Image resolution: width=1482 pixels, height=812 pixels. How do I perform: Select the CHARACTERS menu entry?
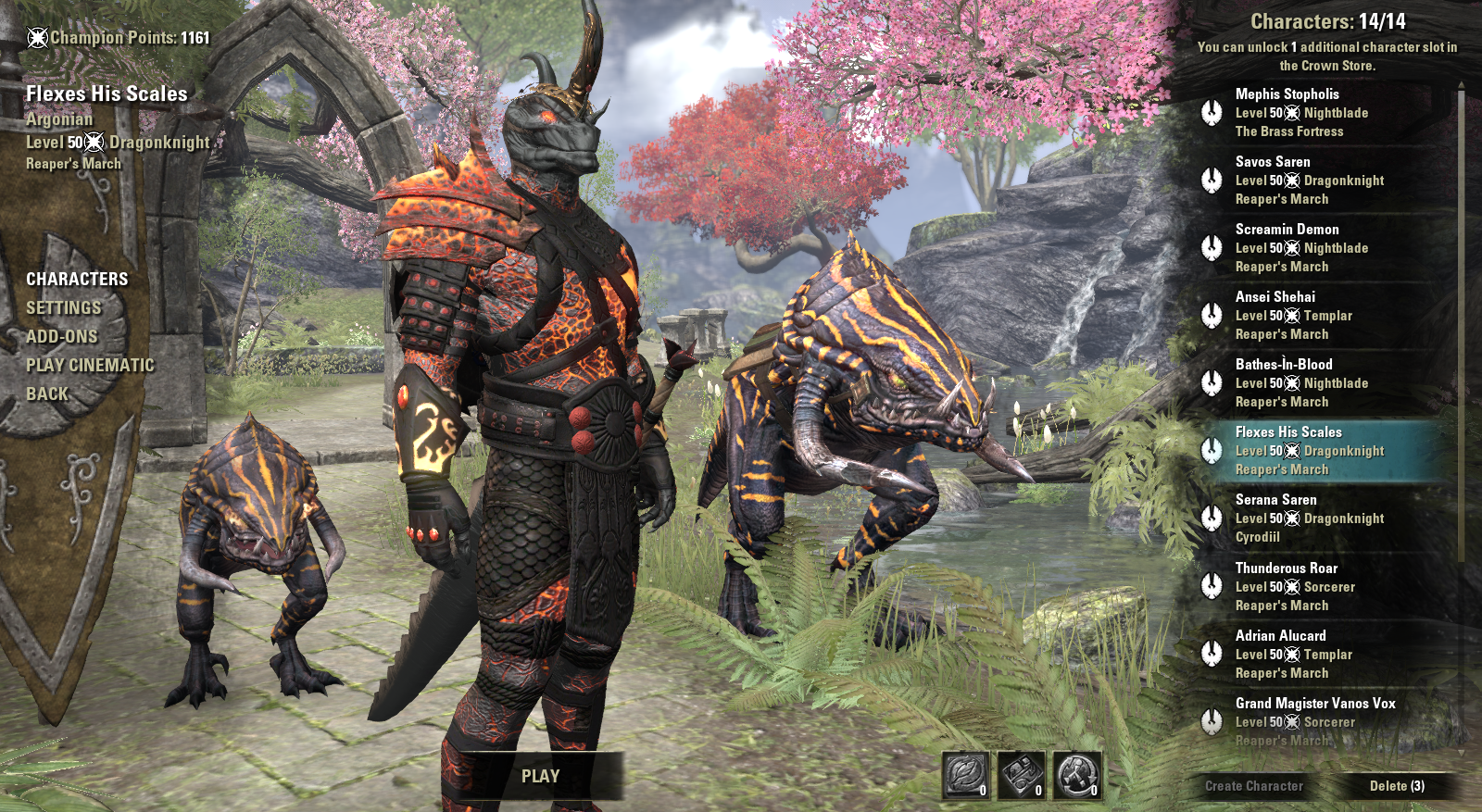(x=77, y=279)
